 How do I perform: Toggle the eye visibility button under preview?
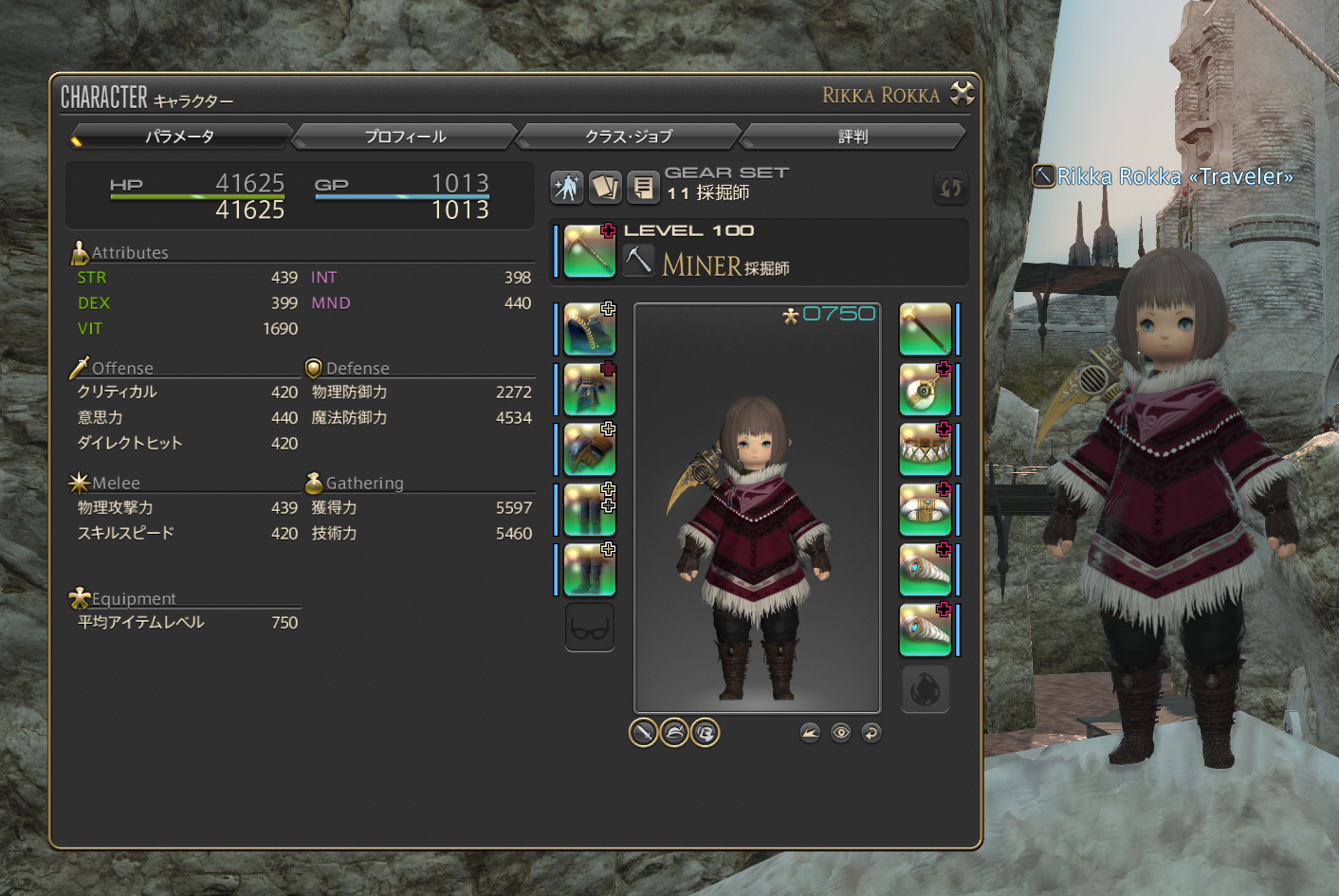[x=841, y=732]
